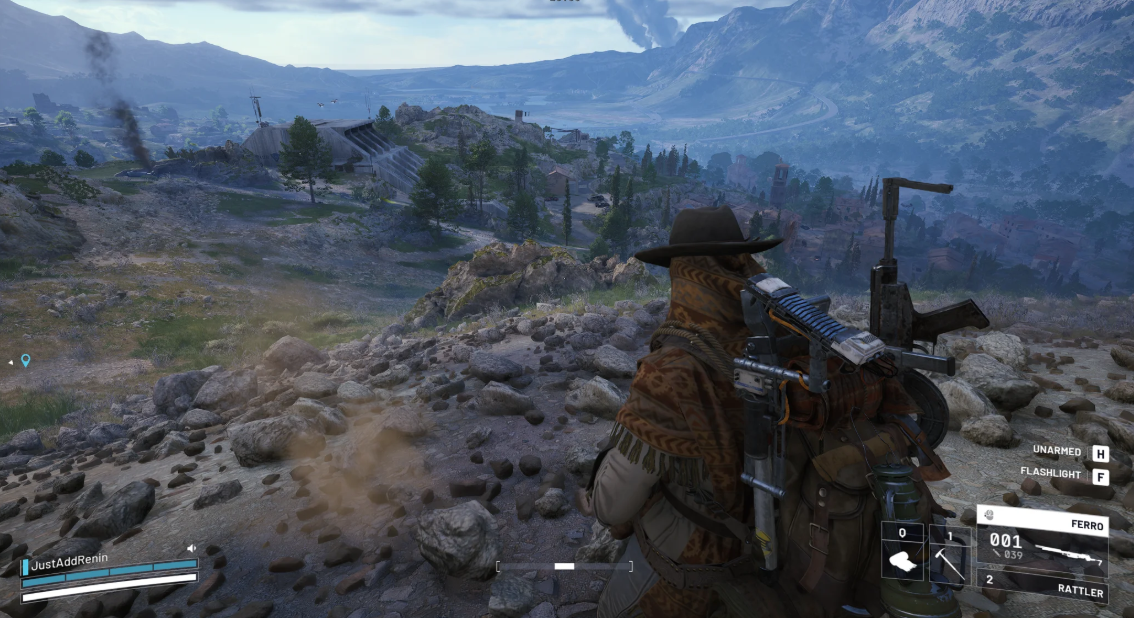Select the bandage item slot

(902, 553)
